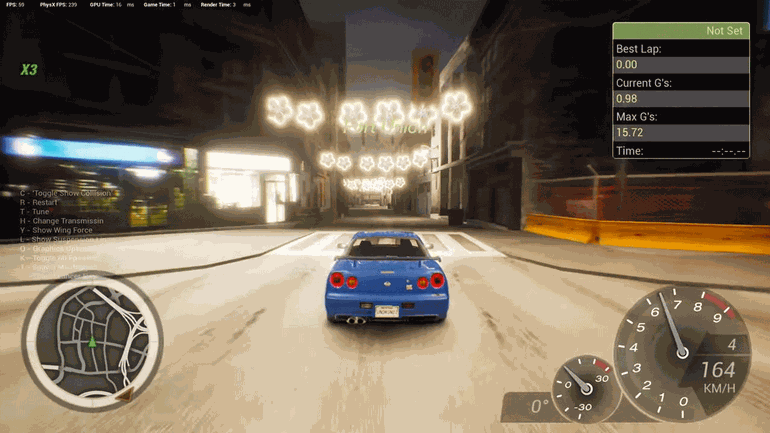
Task: Select the green player arrow on the minimap
Action: coord(92,343)
